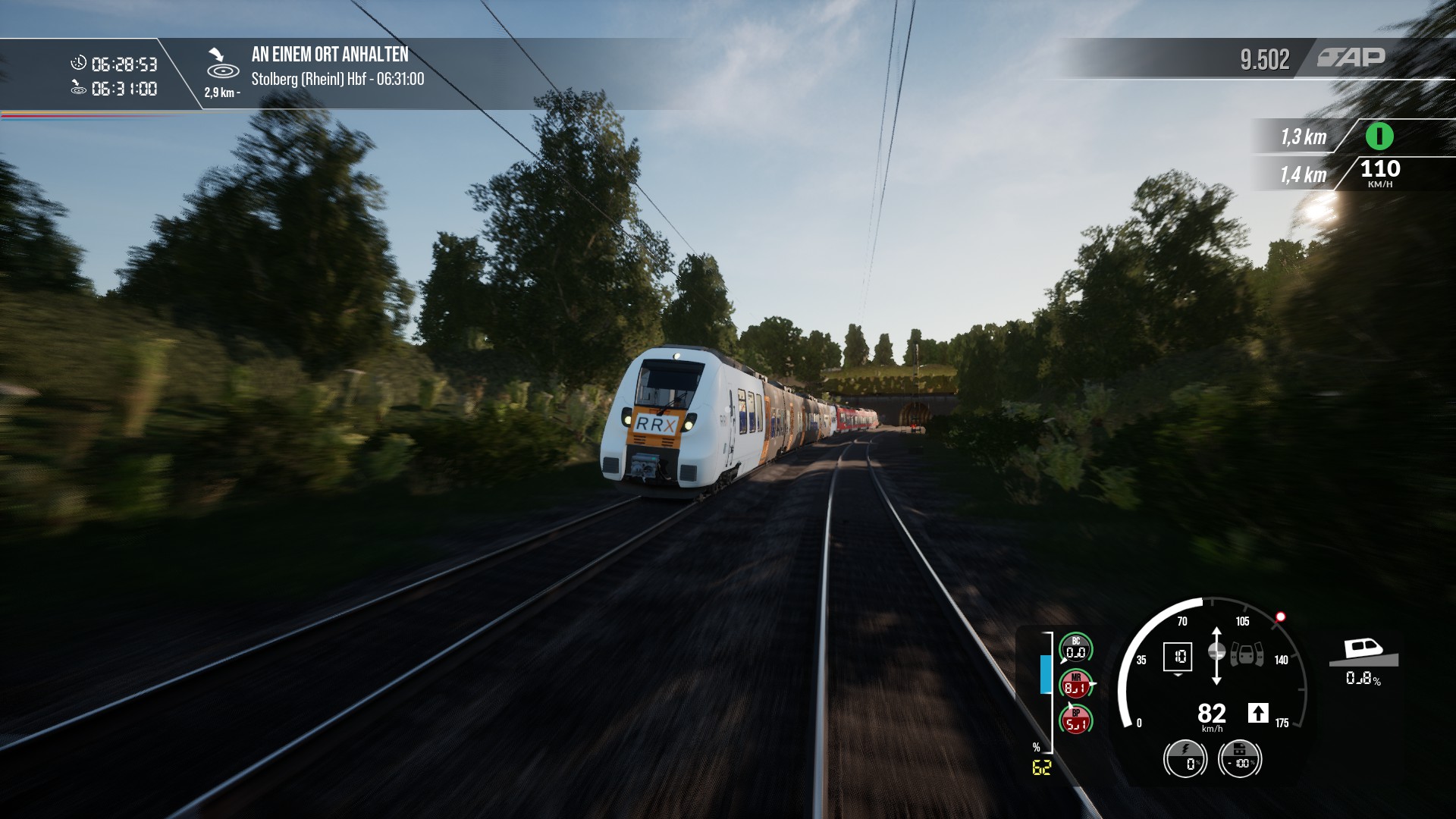The image size is (1456, 819).
Task: Click the 110 km/h upcoming speed limit sign
Action: coord(1380,173)
